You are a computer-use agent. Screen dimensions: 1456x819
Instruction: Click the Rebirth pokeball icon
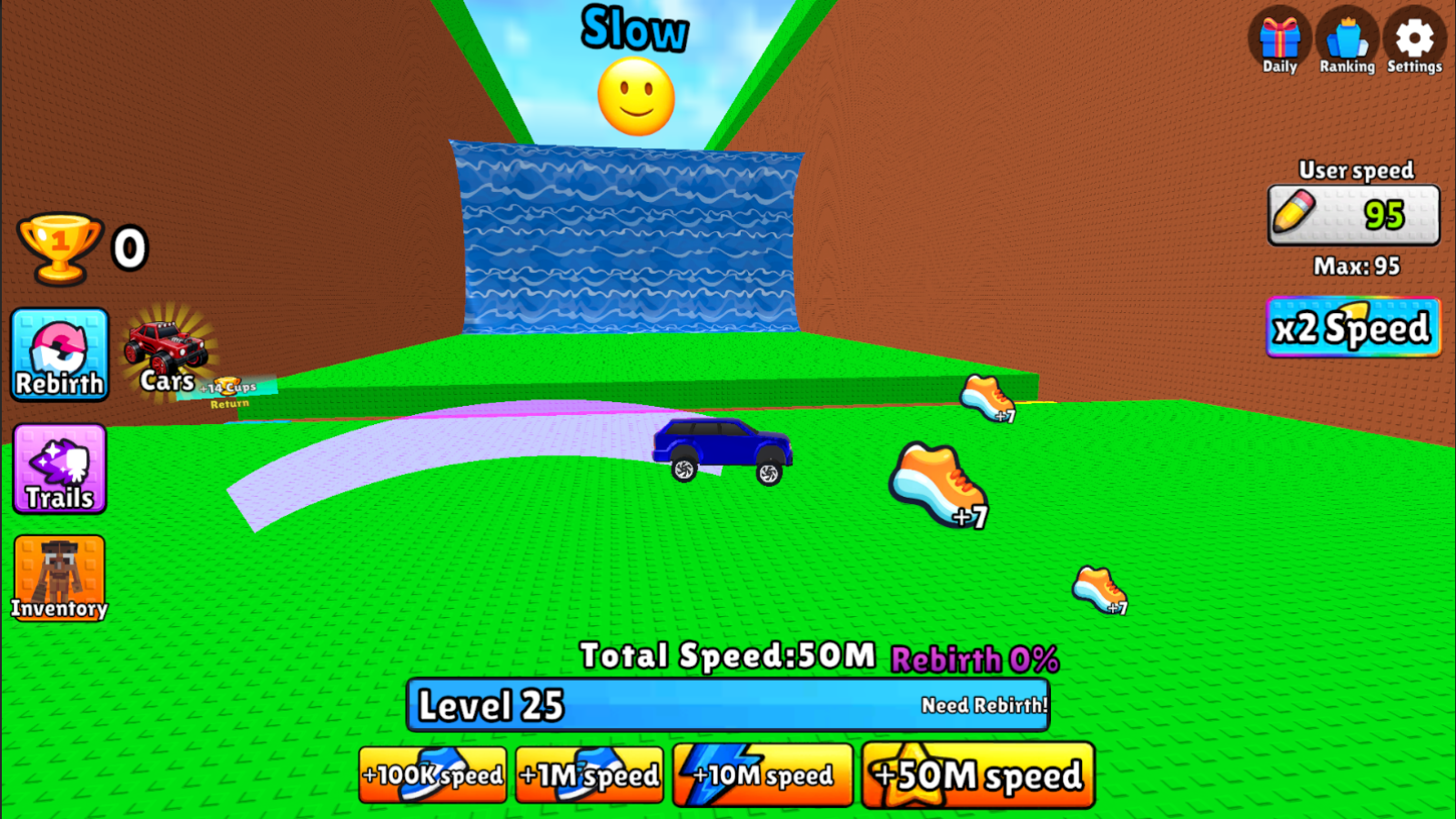click(x=58, y=355)
